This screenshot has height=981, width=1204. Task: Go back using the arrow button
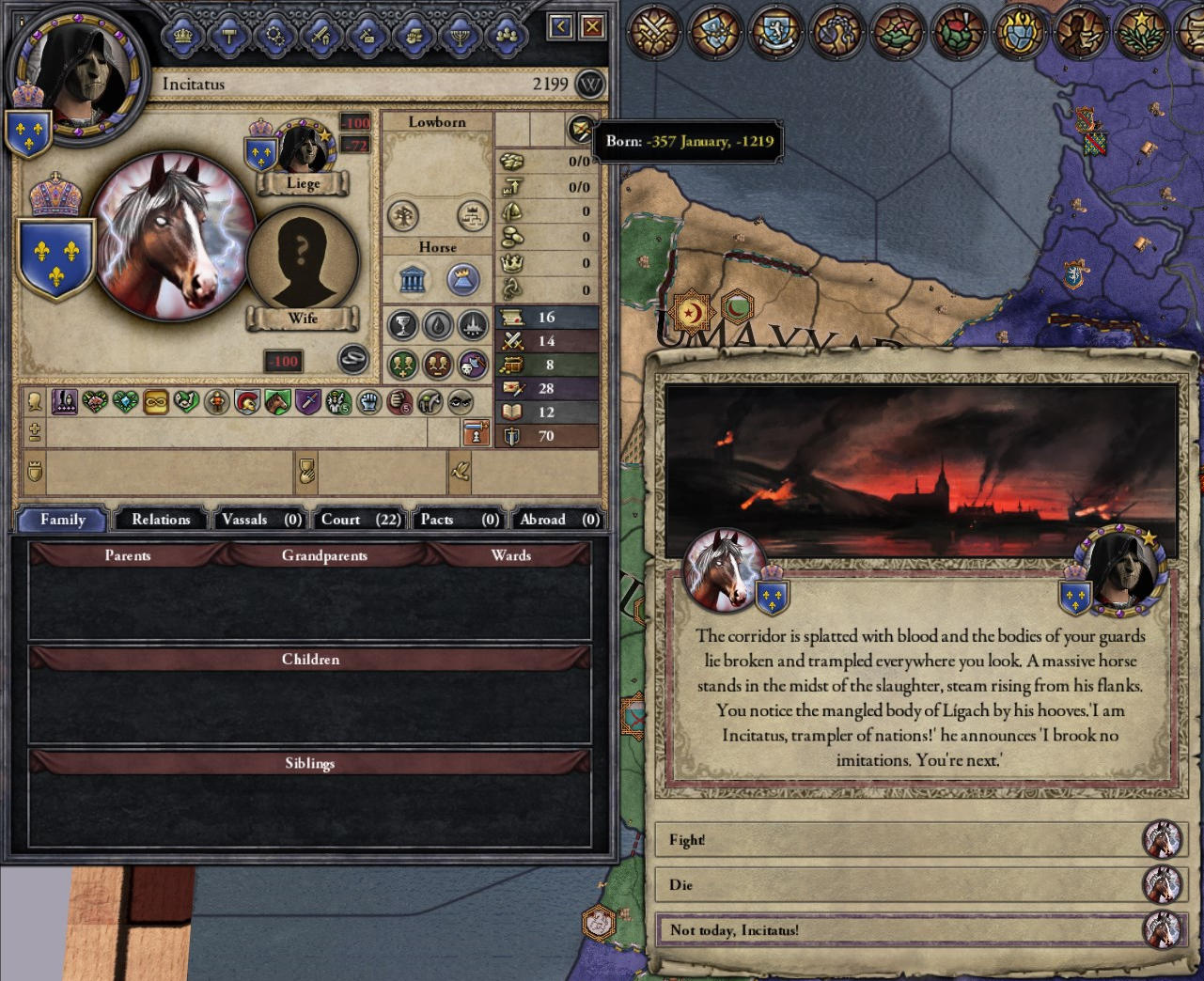[x=561, y=26]
